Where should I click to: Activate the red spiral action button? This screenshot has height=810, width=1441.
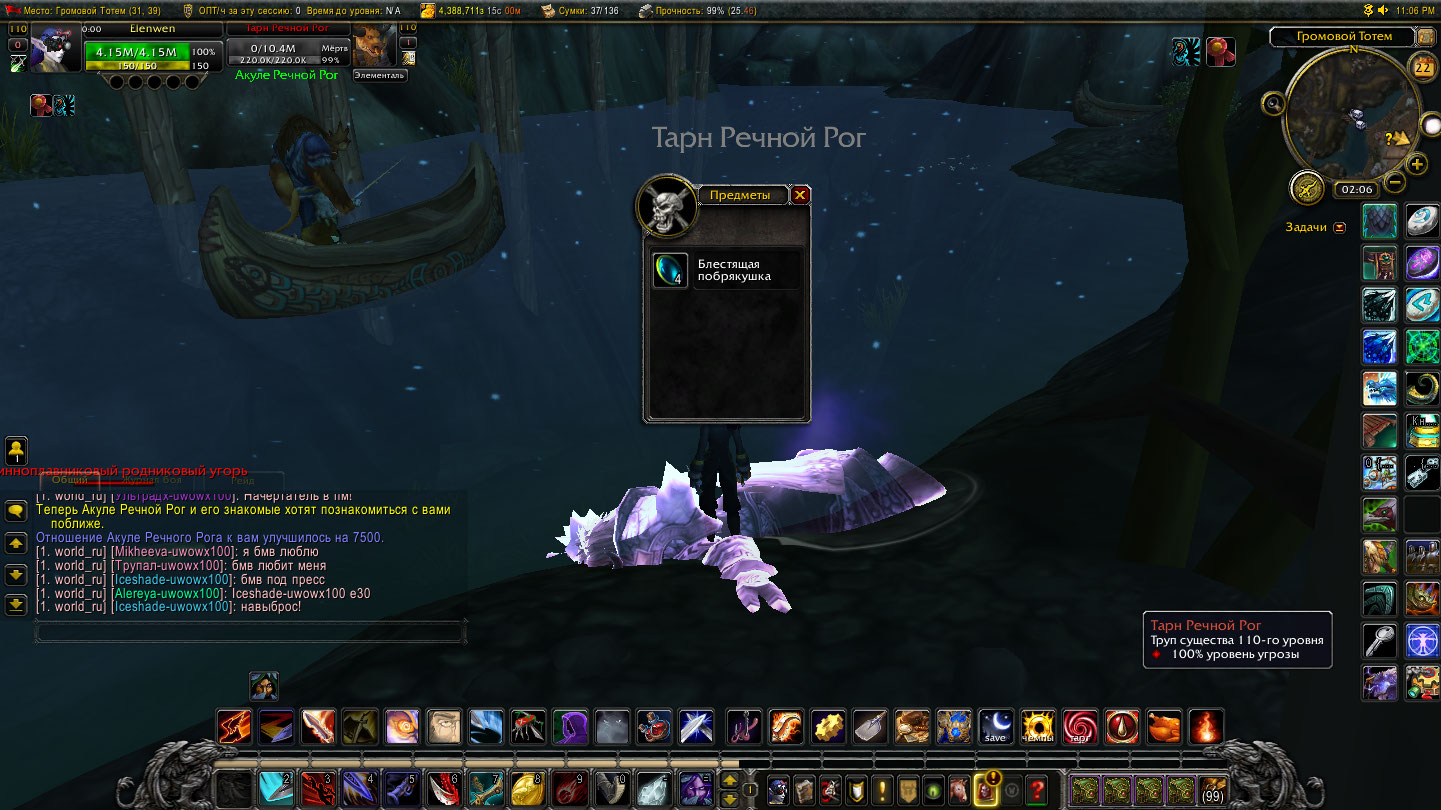coord(1079,726)
